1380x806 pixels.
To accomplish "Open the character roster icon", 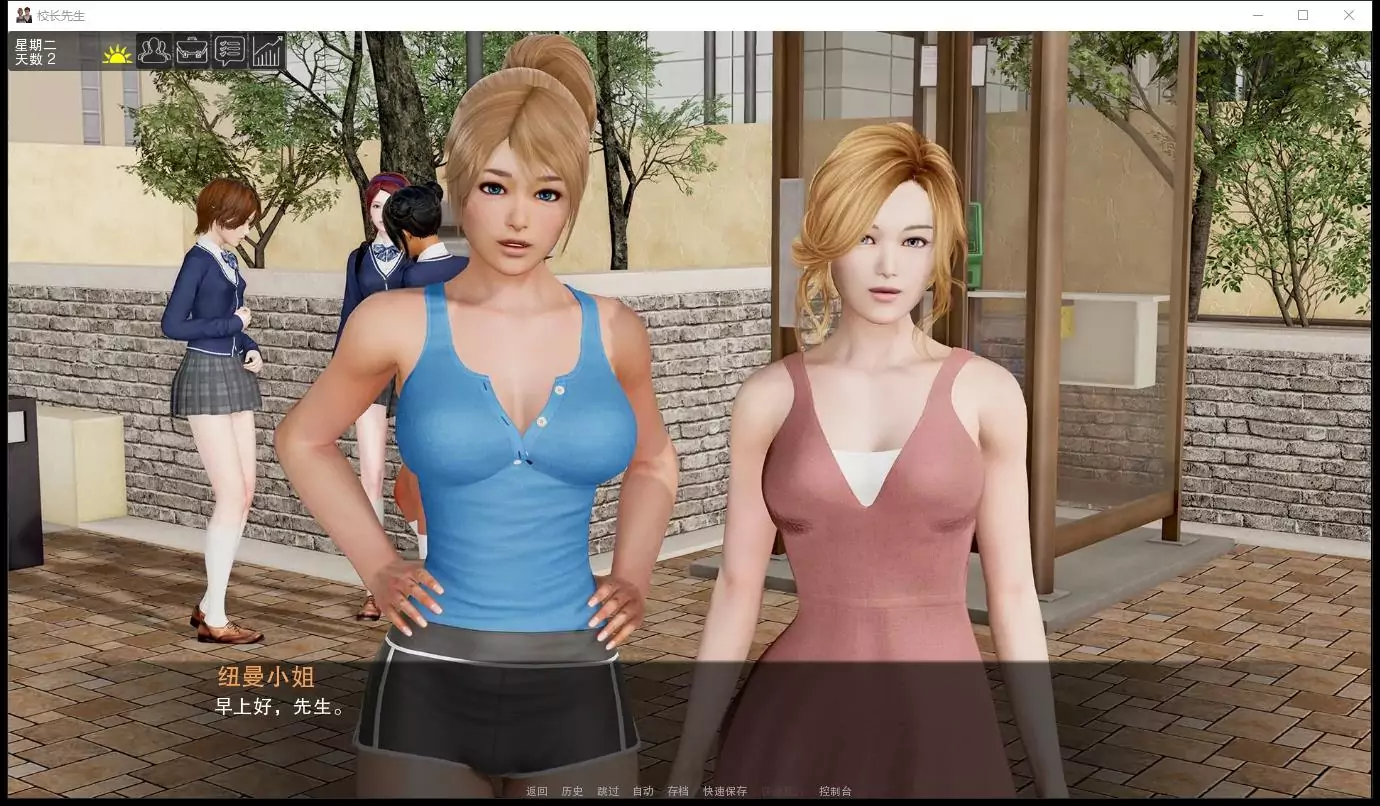I will (153, 50).
